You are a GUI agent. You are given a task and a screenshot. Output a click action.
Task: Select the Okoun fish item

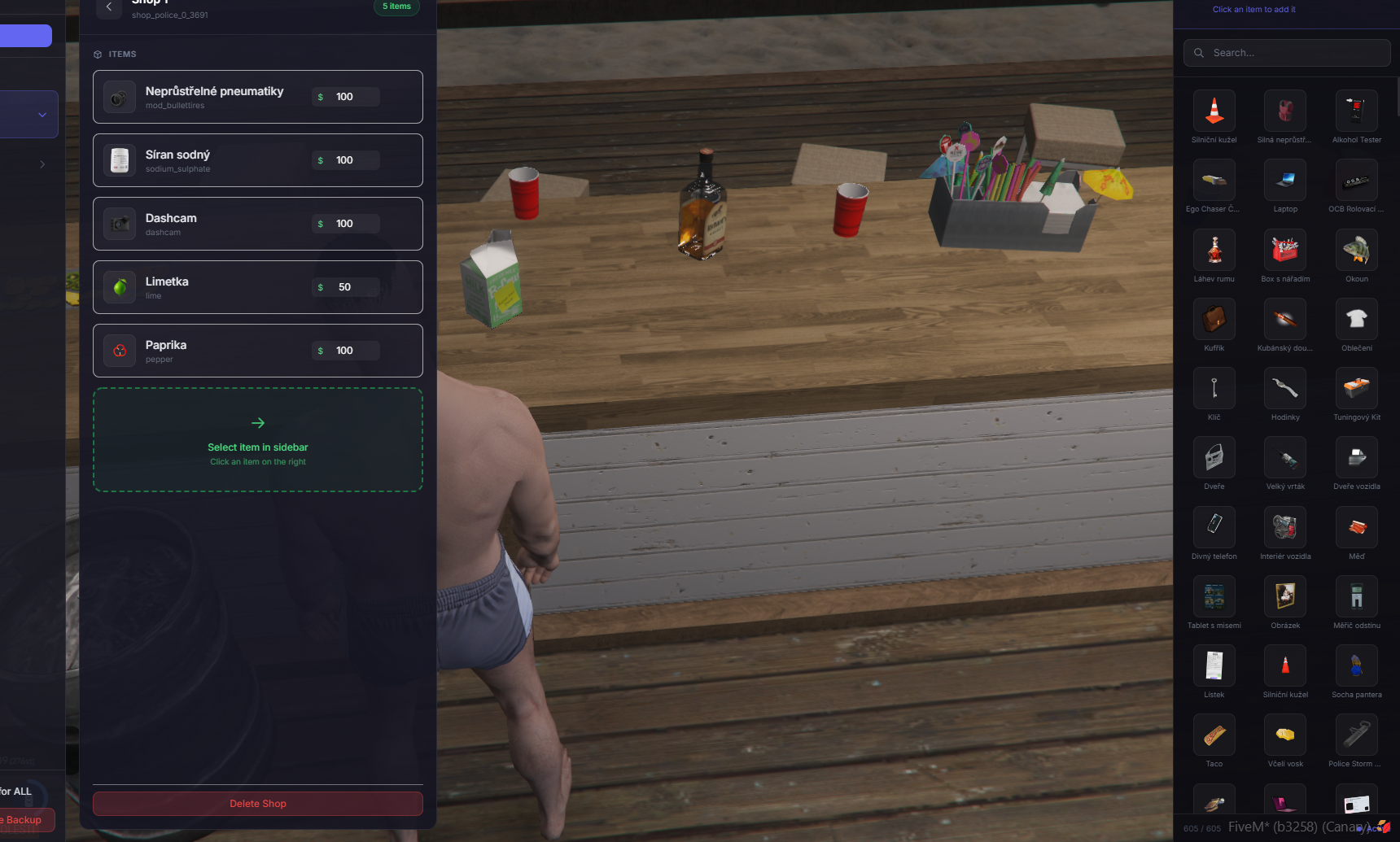[x=1356, y=251]
